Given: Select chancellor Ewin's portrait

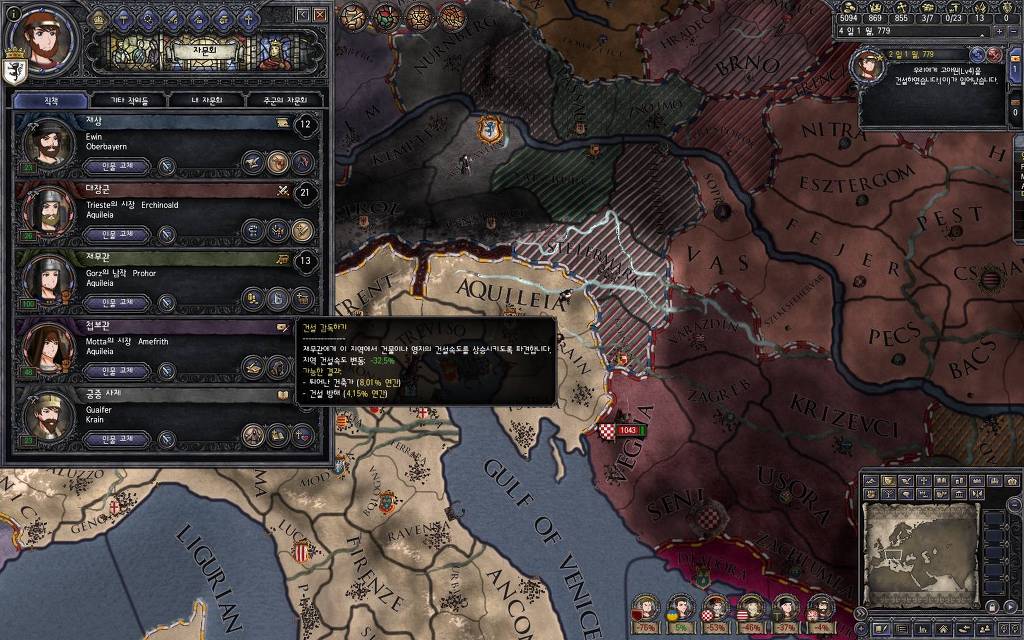Looking at the screenshot, I should point(48,144).
